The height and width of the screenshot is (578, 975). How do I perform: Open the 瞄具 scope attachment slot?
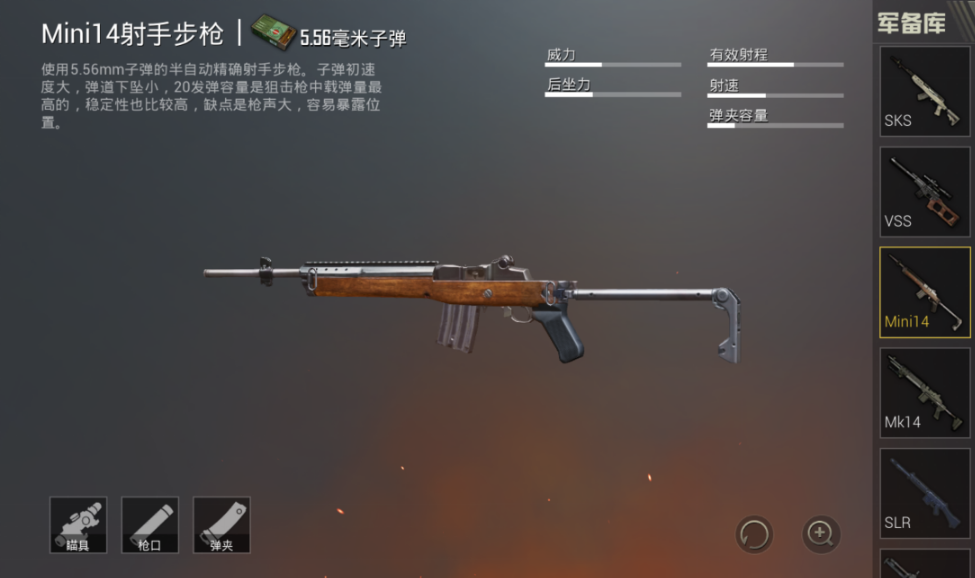78,525
